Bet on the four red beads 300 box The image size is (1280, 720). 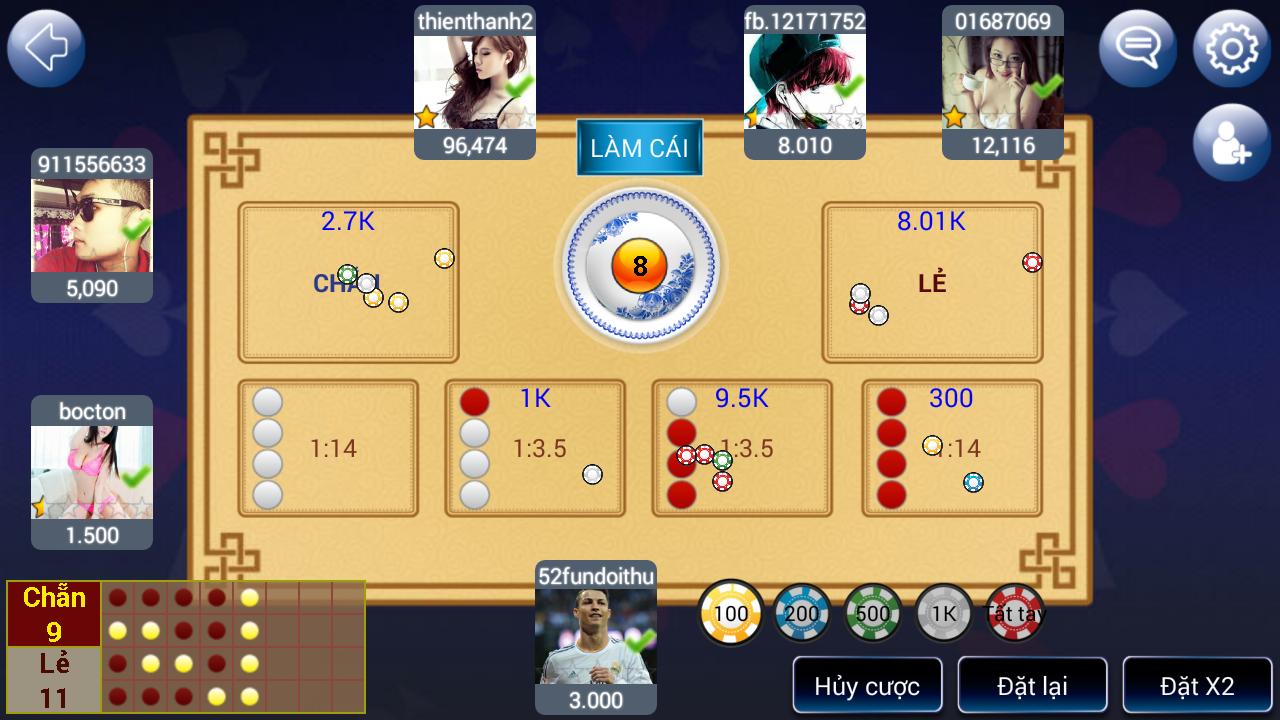pyautogui.click(x=950, y=447)
